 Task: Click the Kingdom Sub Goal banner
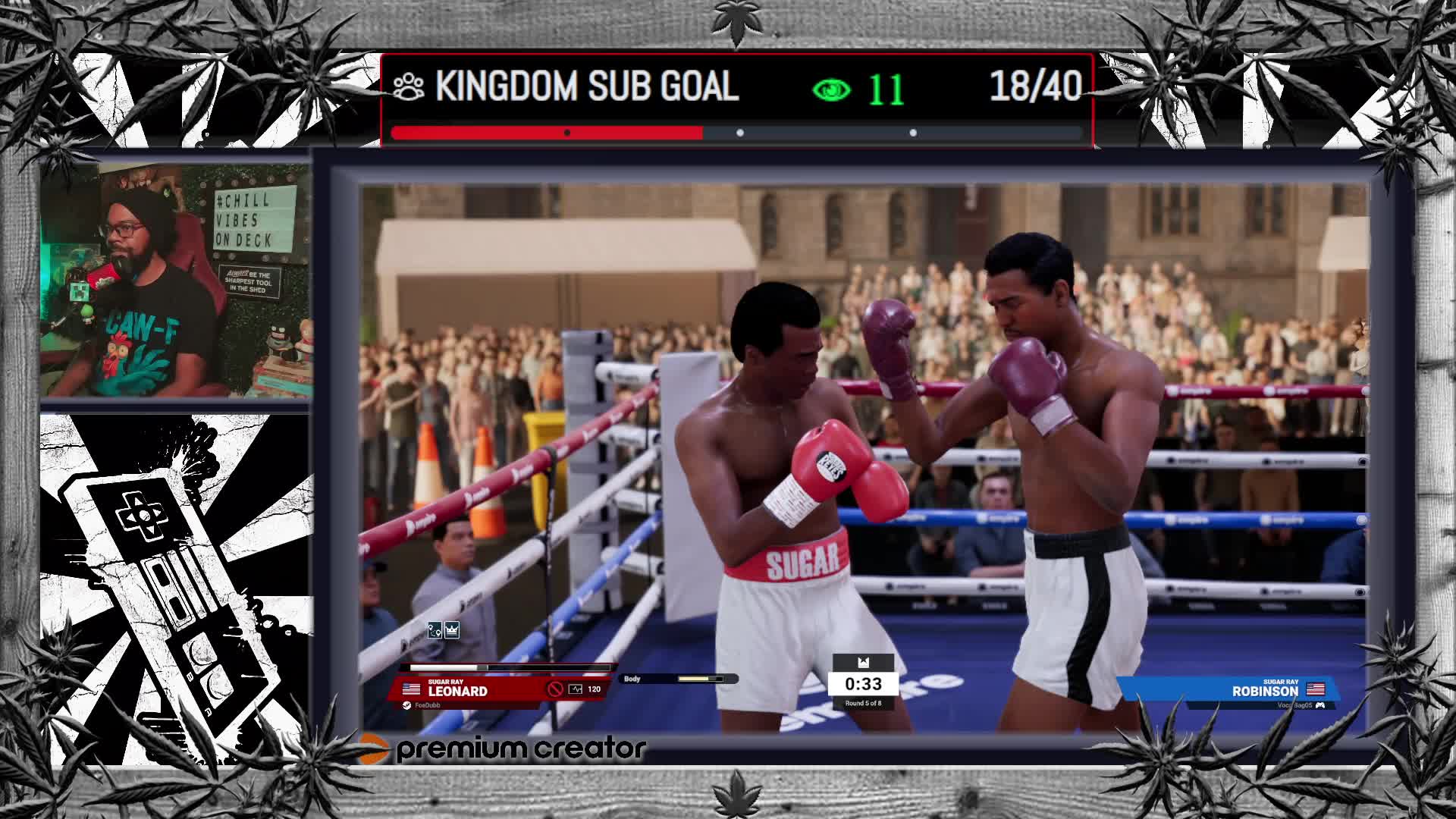tap(585, 87)
